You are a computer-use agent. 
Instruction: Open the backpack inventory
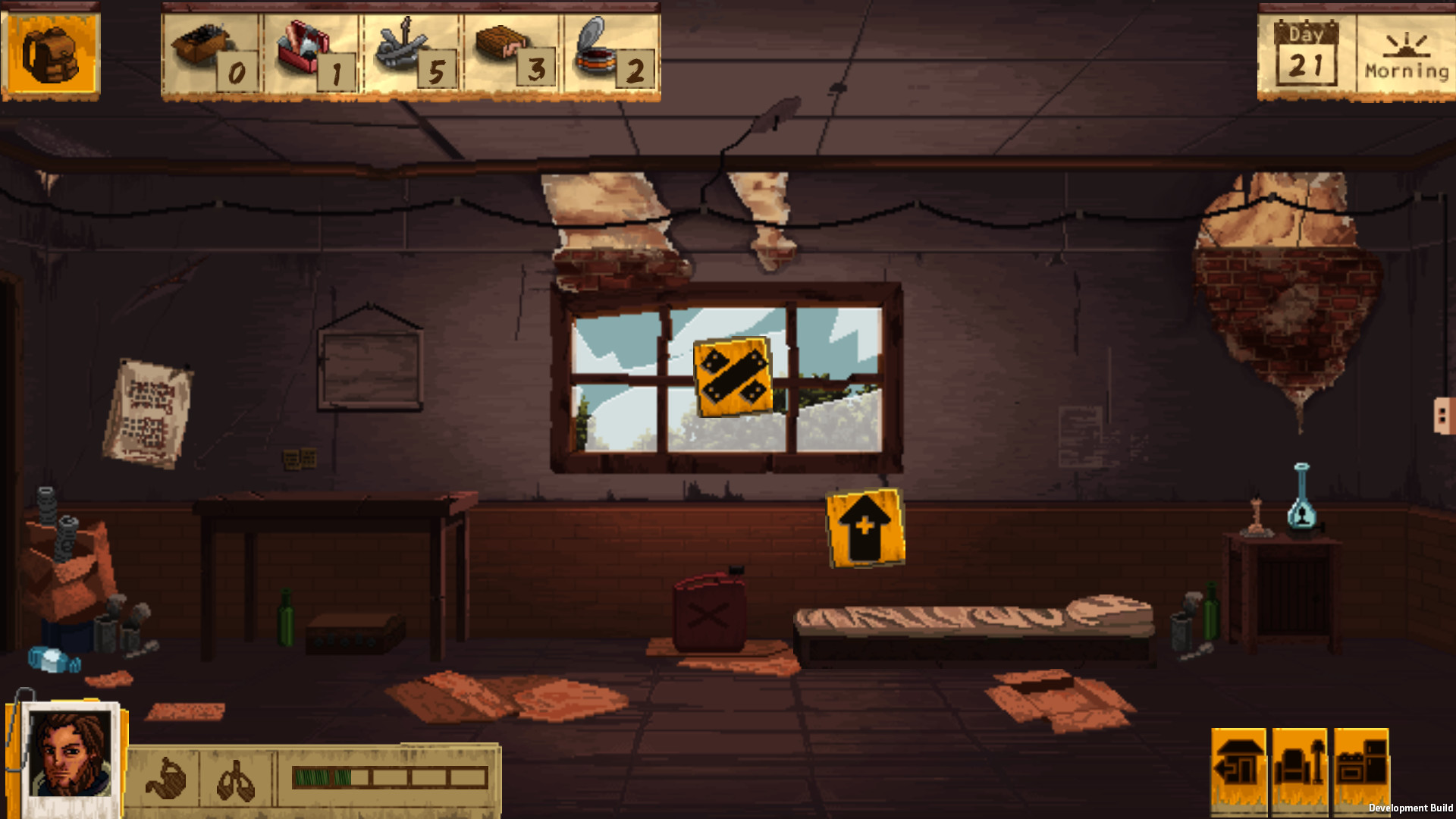[x=50, y=53]
